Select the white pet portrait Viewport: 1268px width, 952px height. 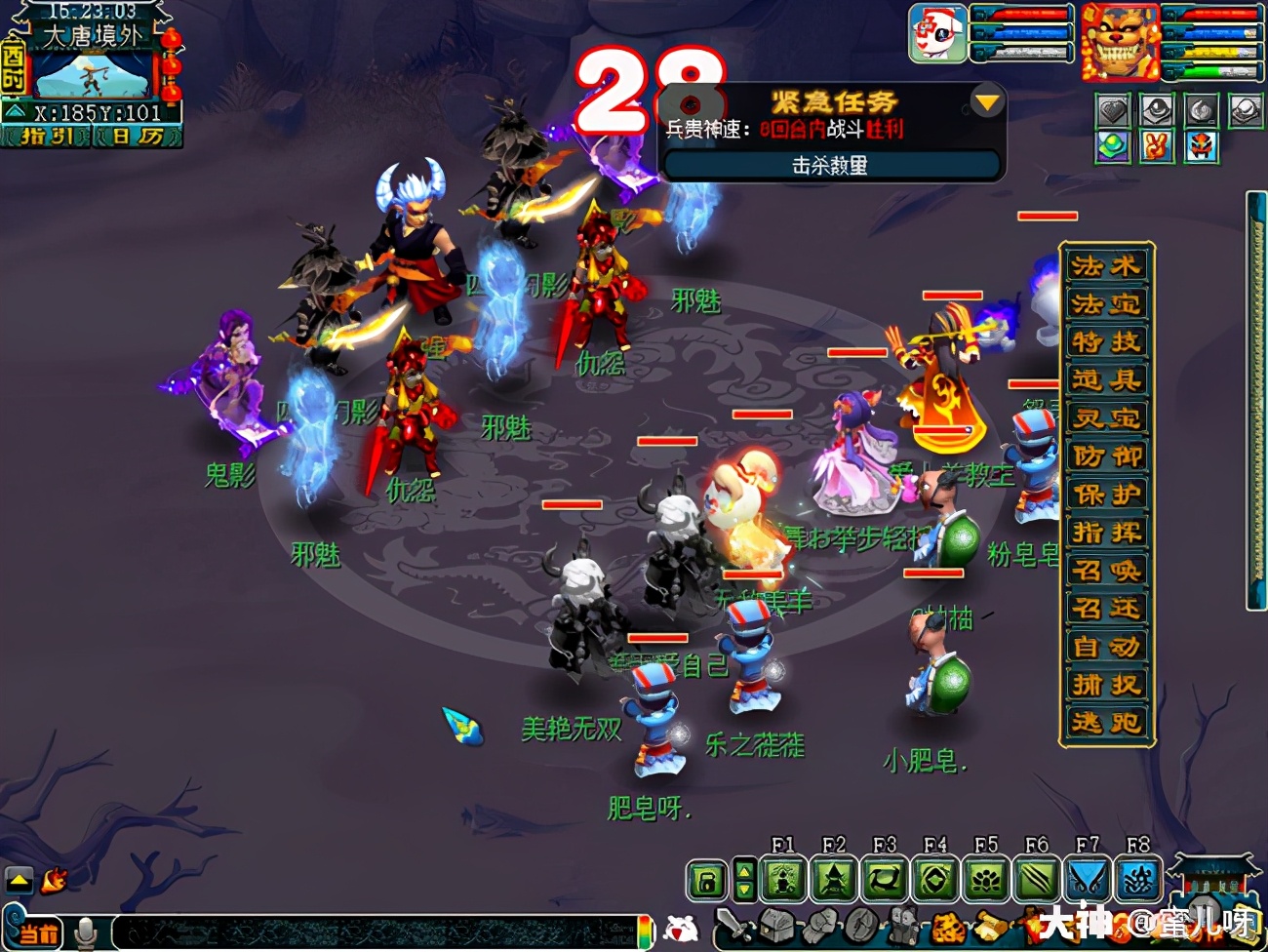coord(937,34)
